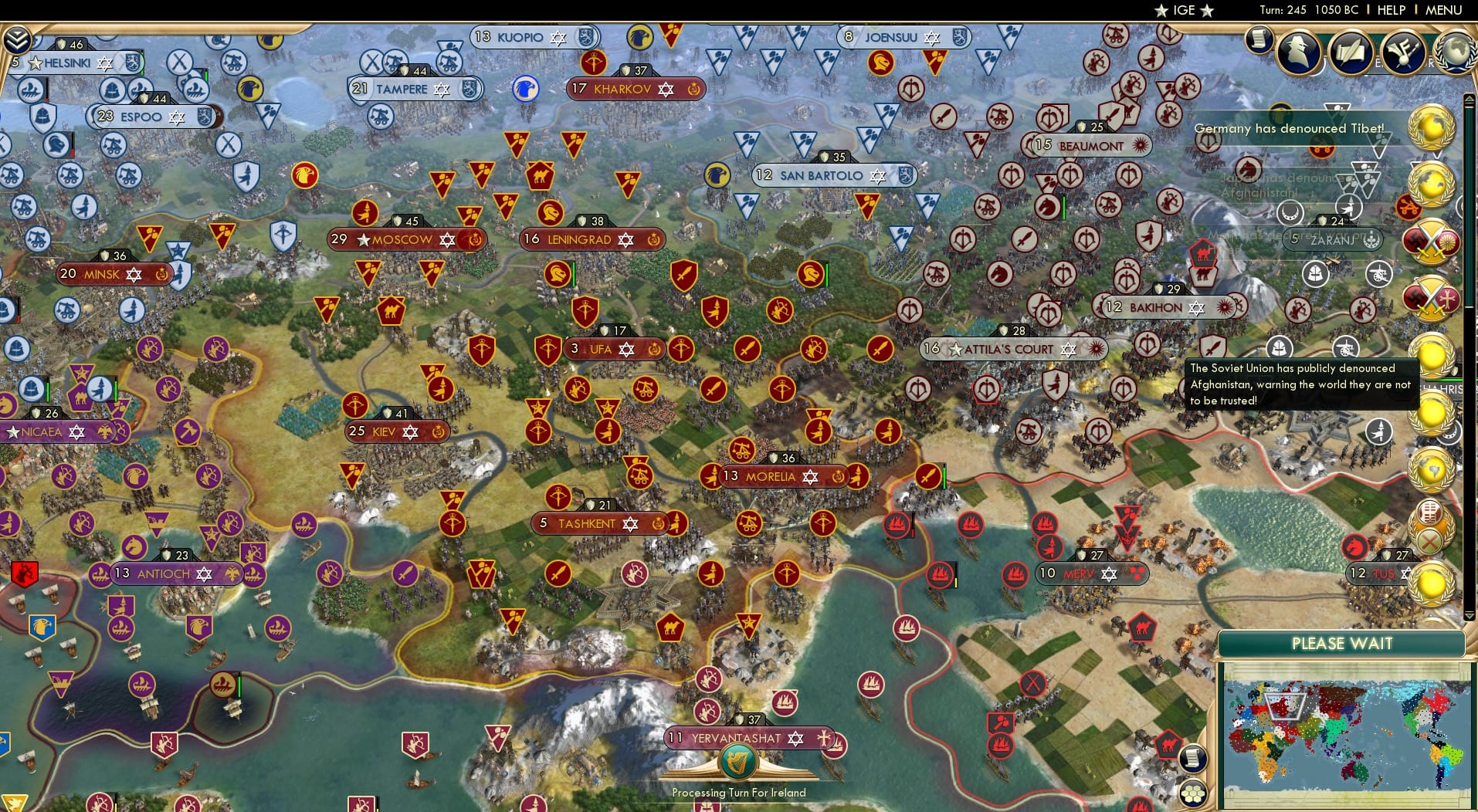Open the MENU in the top-right corner

tap(1442, 10)
